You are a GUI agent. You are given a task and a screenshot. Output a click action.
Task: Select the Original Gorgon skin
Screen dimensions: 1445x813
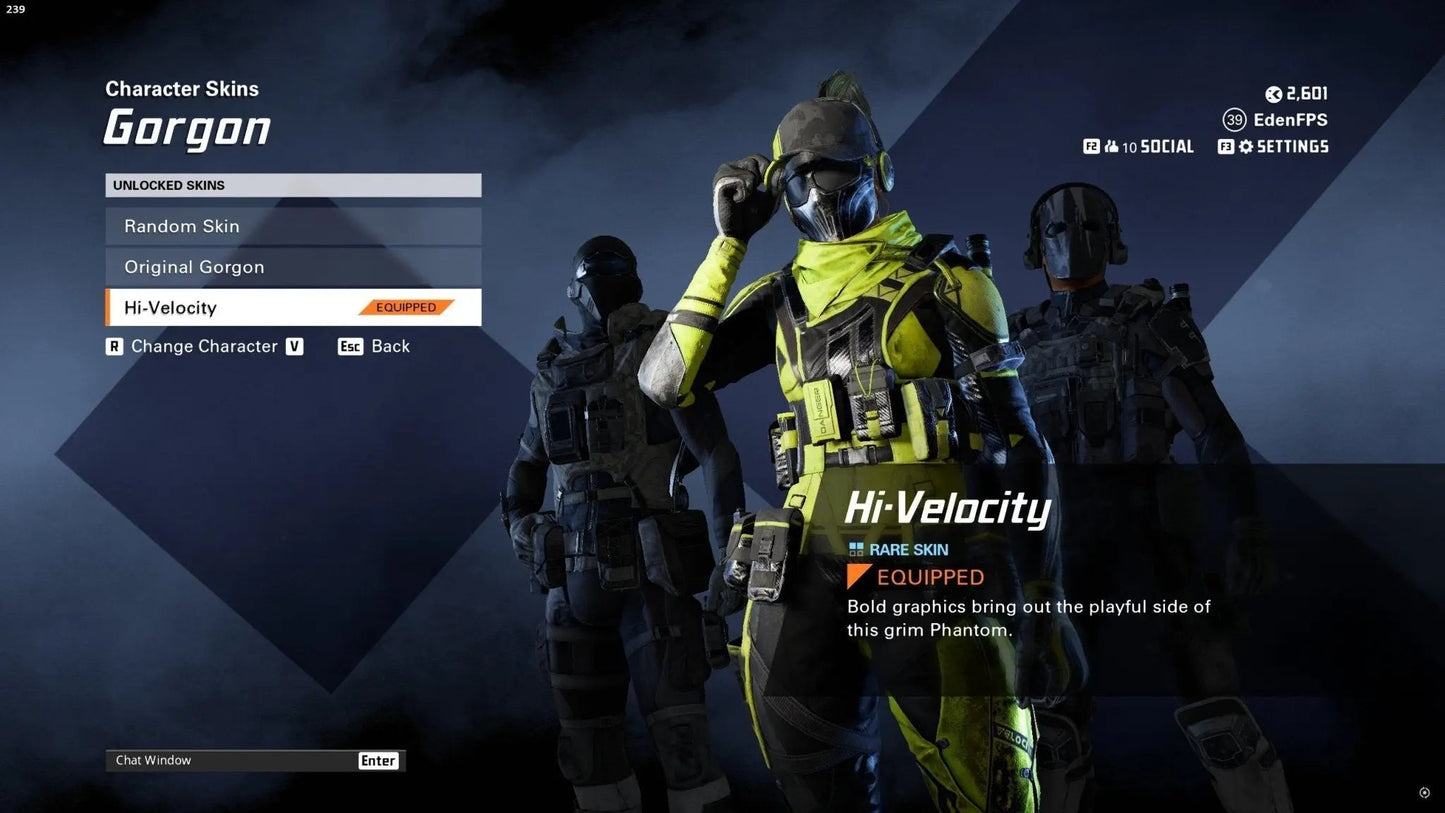(292, 267)
